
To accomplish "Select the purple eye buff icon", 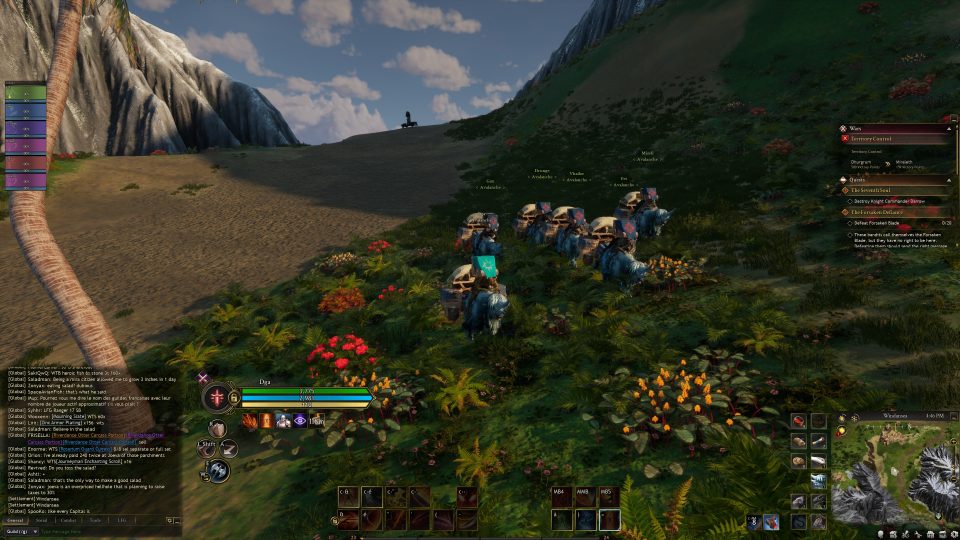I will click(x=300, y=421).
